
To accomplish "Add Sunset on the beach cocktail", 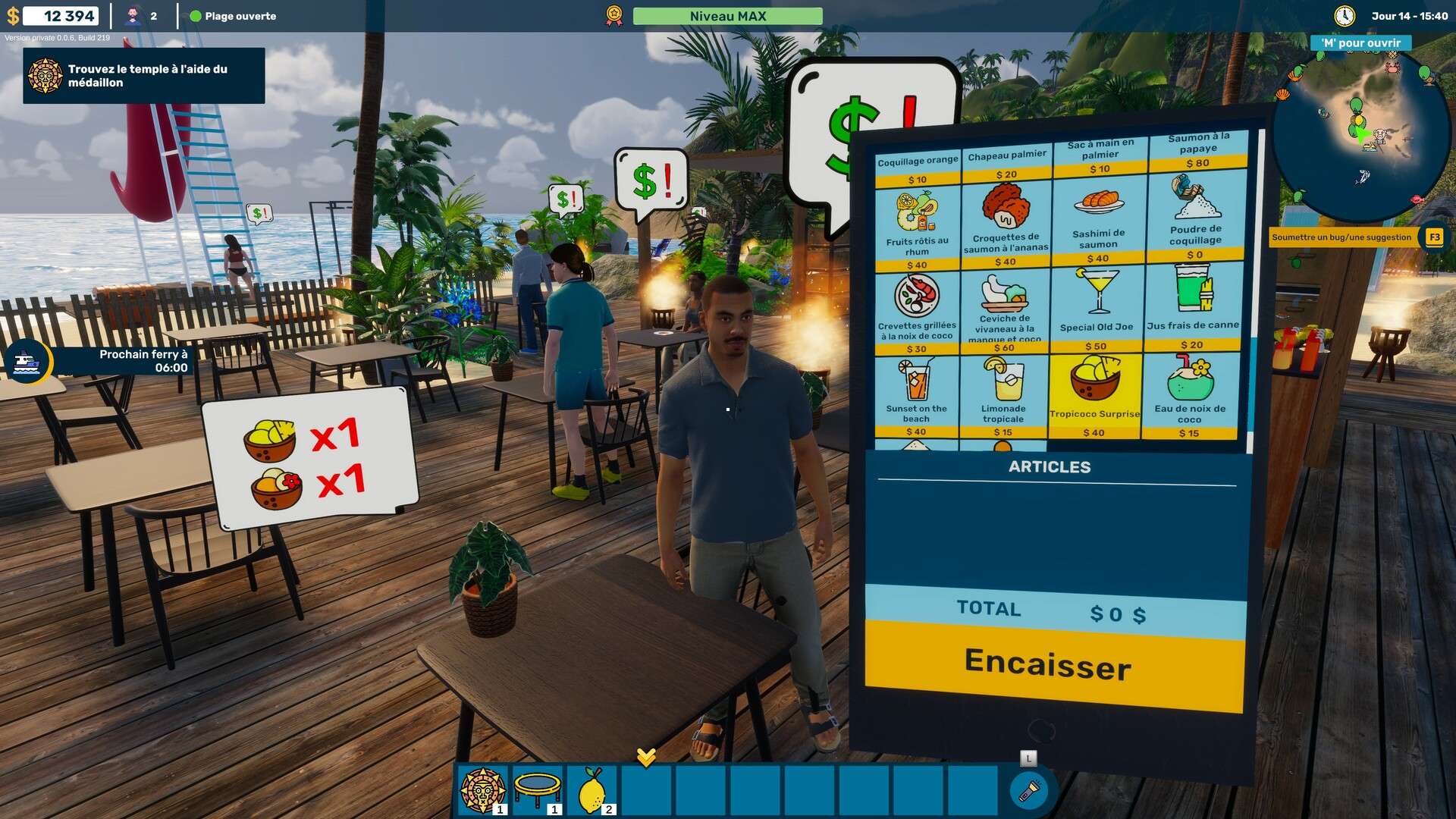I will pos(916,396).
